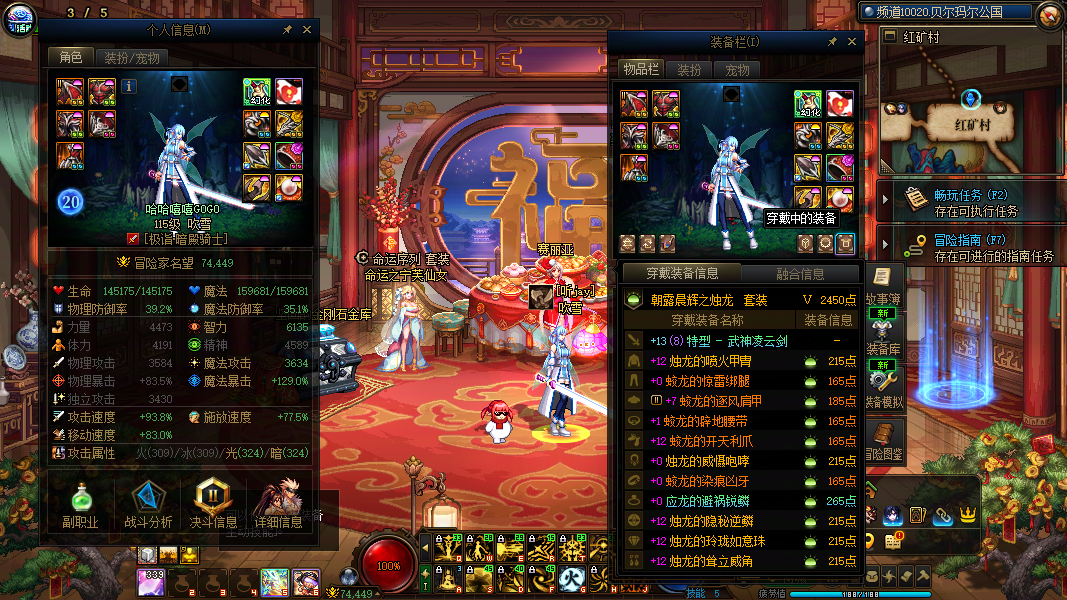Show the 决斗信息 duel info
Image resolution: width=1067 pixels, height=600 pixels.
click(x=213, y=505)
